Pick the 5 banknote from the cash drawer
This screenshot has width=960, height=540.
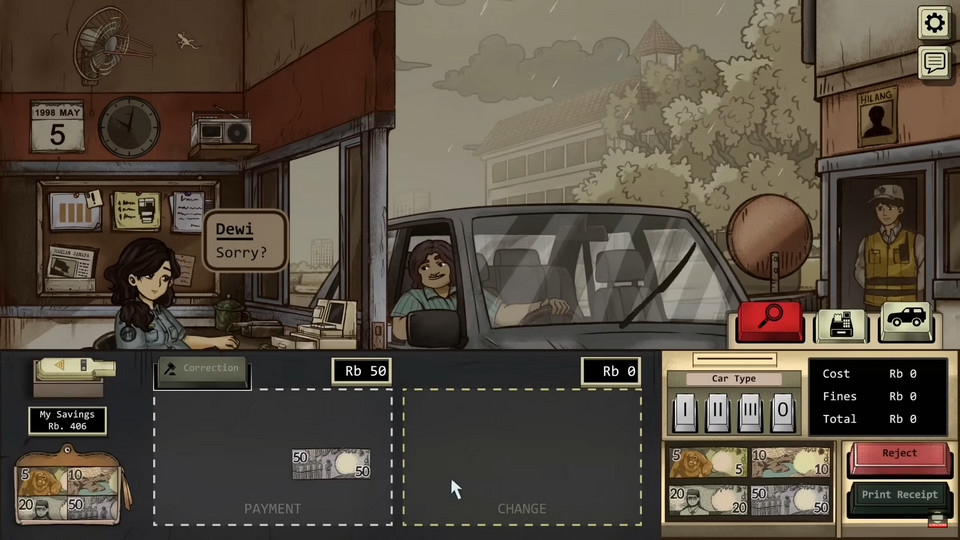[x=706, y=463]
